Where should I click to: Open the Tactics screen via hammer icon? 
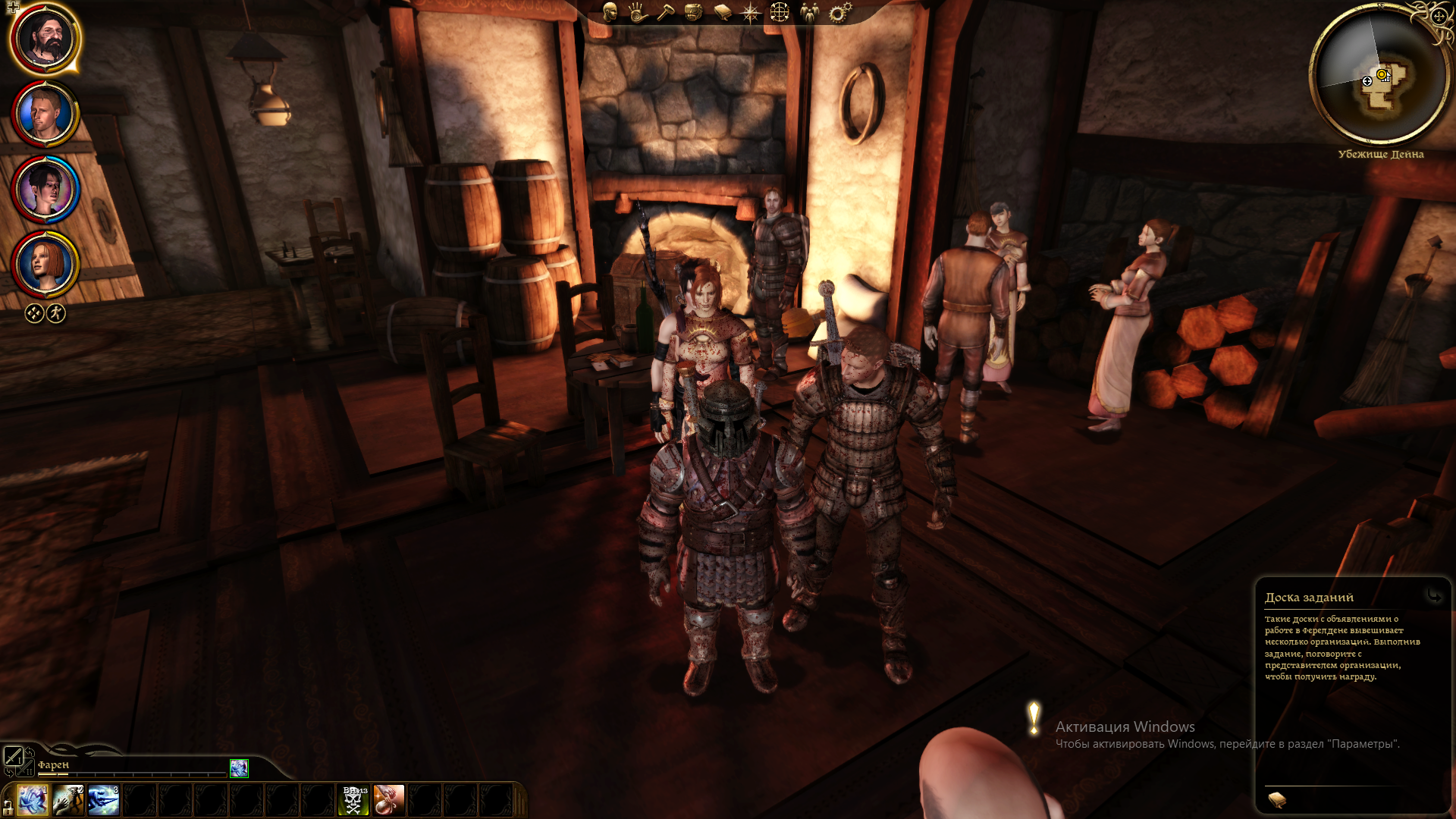coord(667,13)
